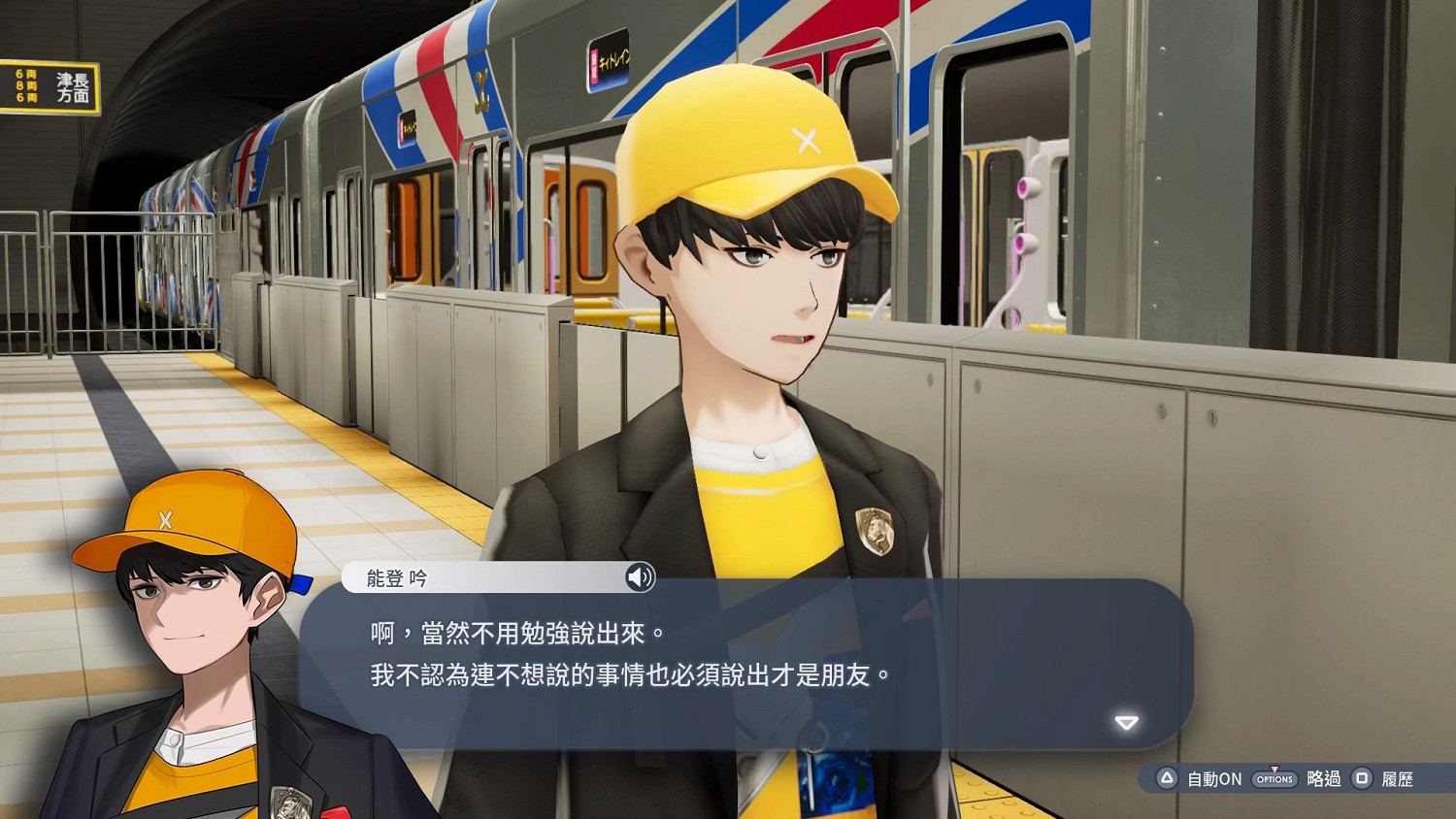Click the down arrow to advance the dialogue
This screenshot has height=819, width=1456.
tap(1126, 722)
